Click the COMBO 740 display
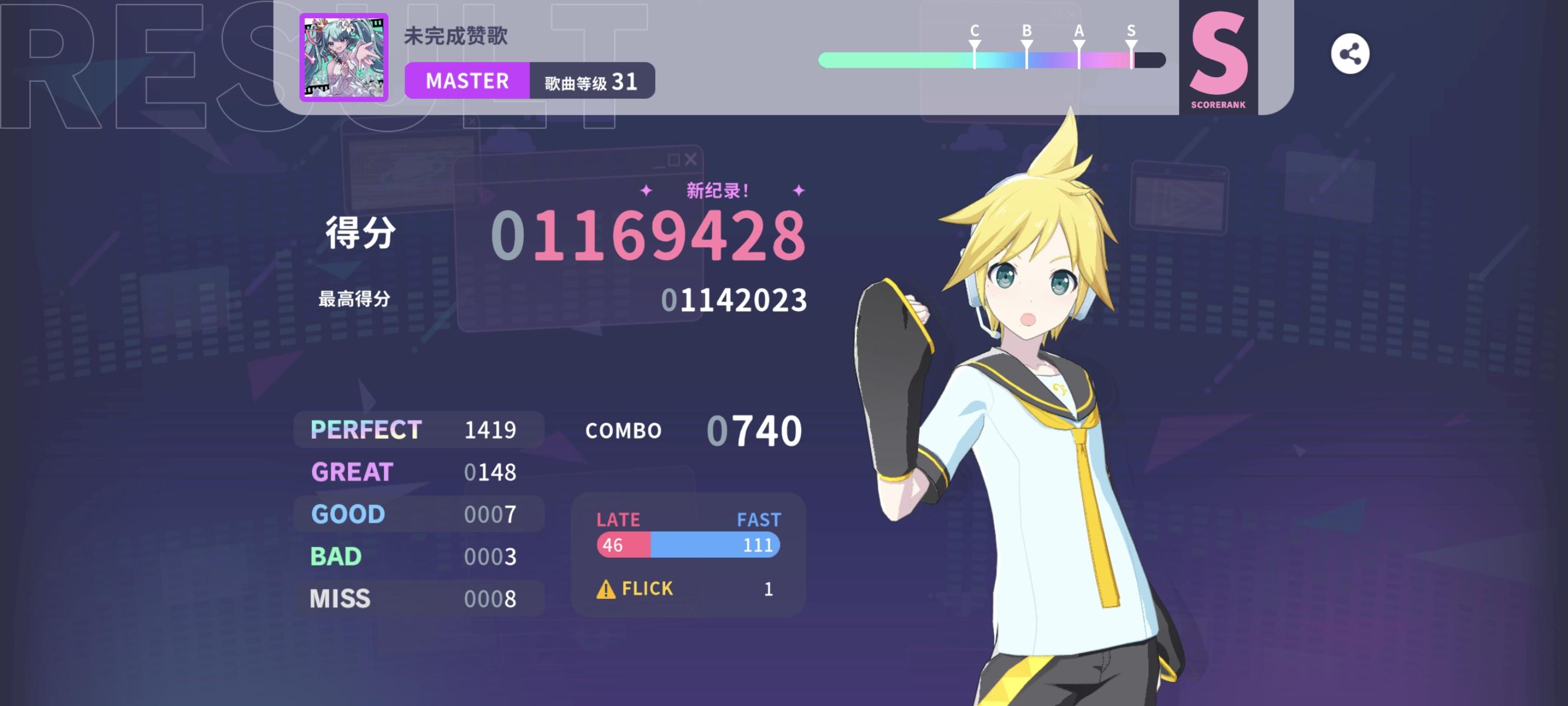1568x706 pixels. coord(694,431)
